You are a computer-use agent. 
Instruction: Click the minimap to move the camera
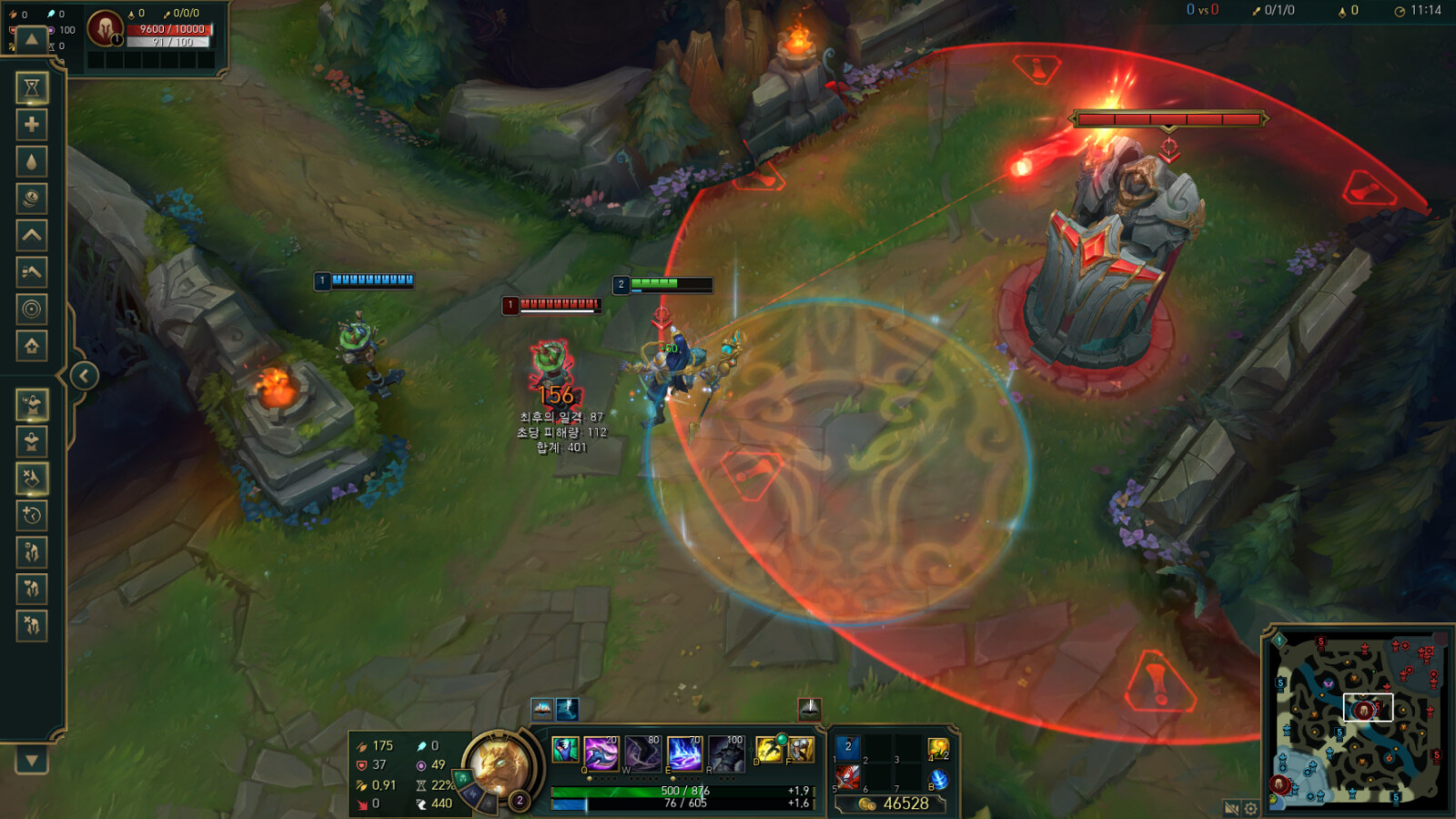tap(1356, 719)
